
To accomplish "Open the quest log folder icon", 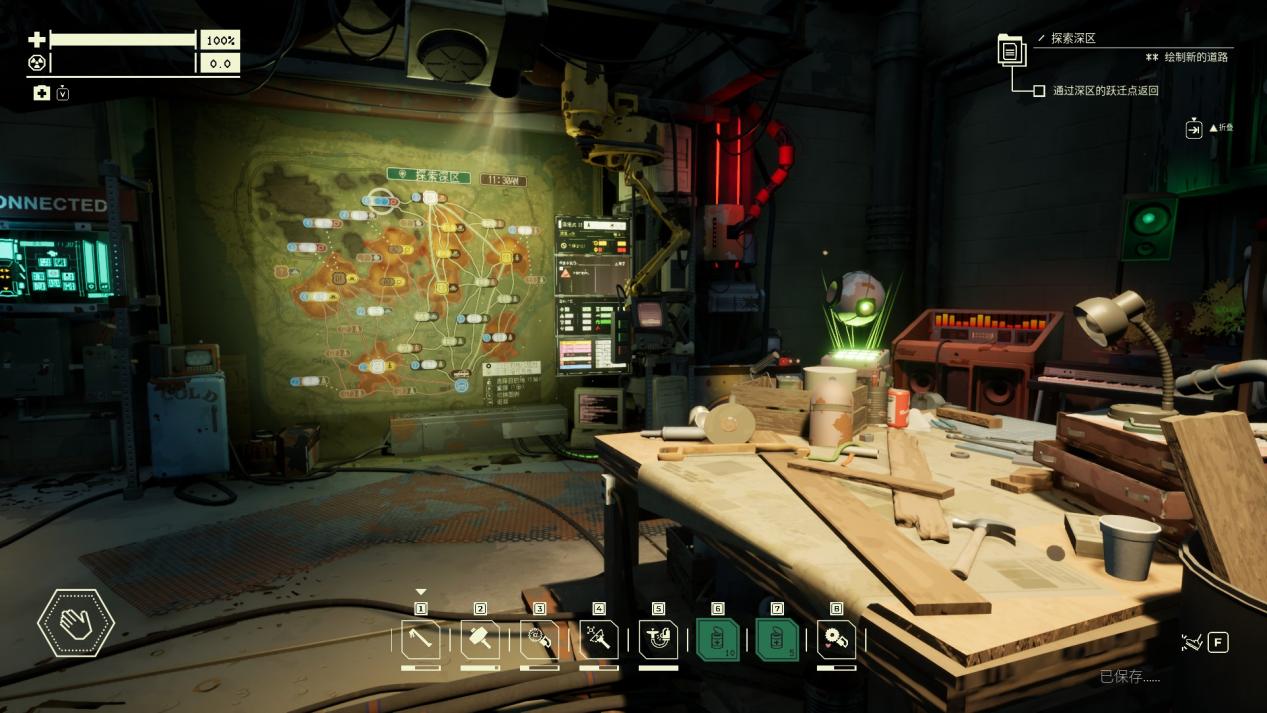I will [1011, 49].
